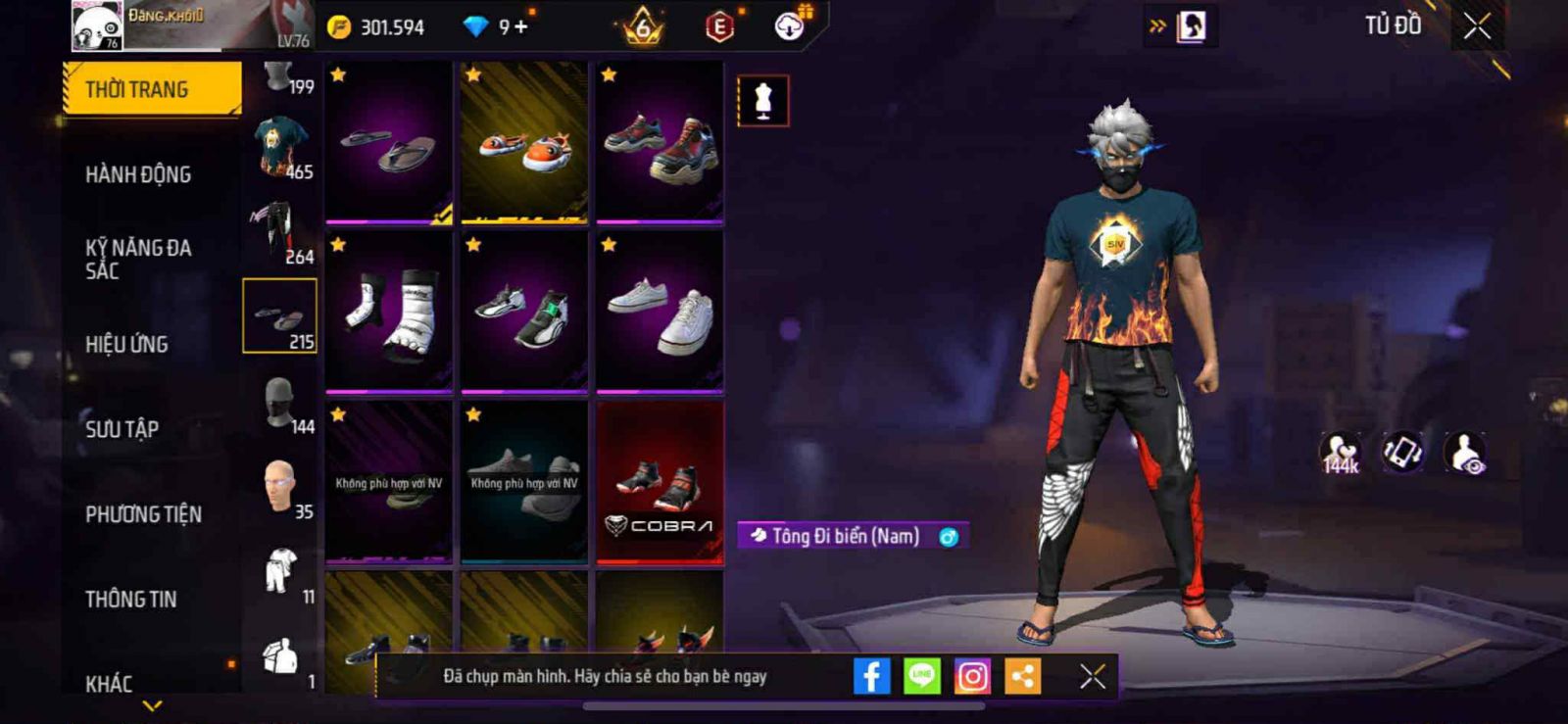Screen dimensions: 1568x724
Task: Go to the SƯU TẬP tab
Action: pos(122,429)
